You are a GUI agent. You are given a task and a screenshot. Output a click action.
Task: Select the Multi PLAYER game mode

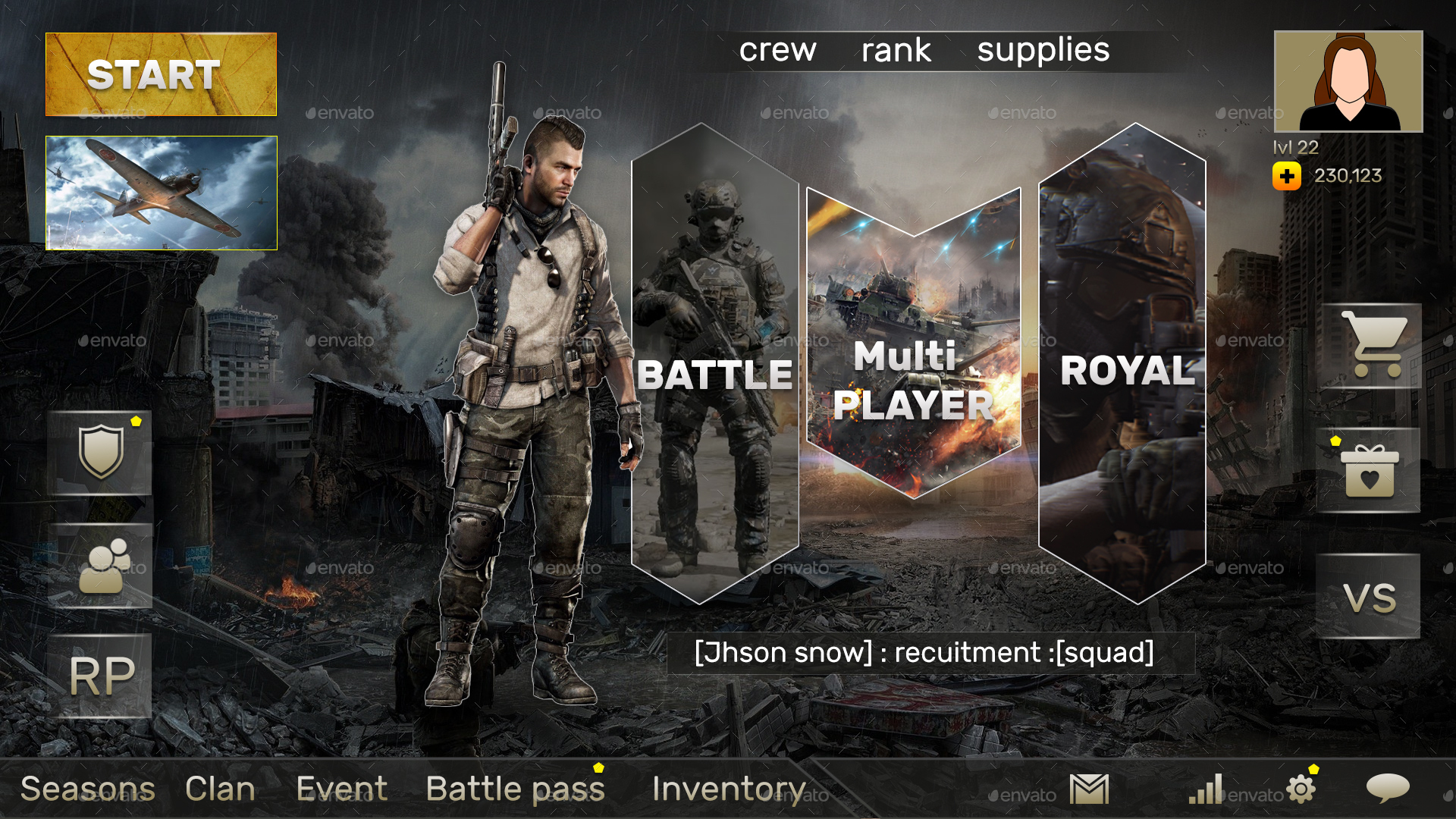point(913,379)
